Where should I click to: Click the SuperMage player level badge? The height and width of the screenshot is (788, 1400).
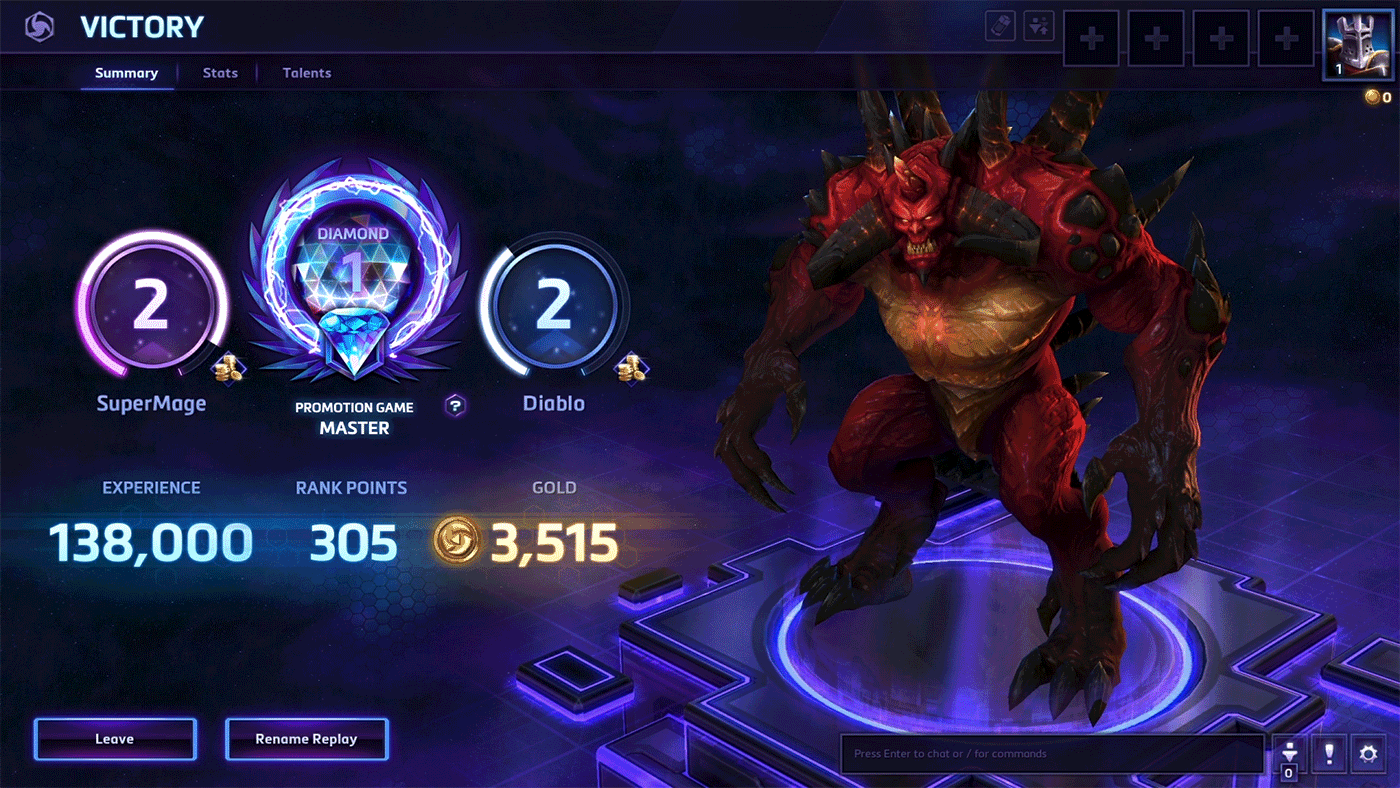pos(150,307)
